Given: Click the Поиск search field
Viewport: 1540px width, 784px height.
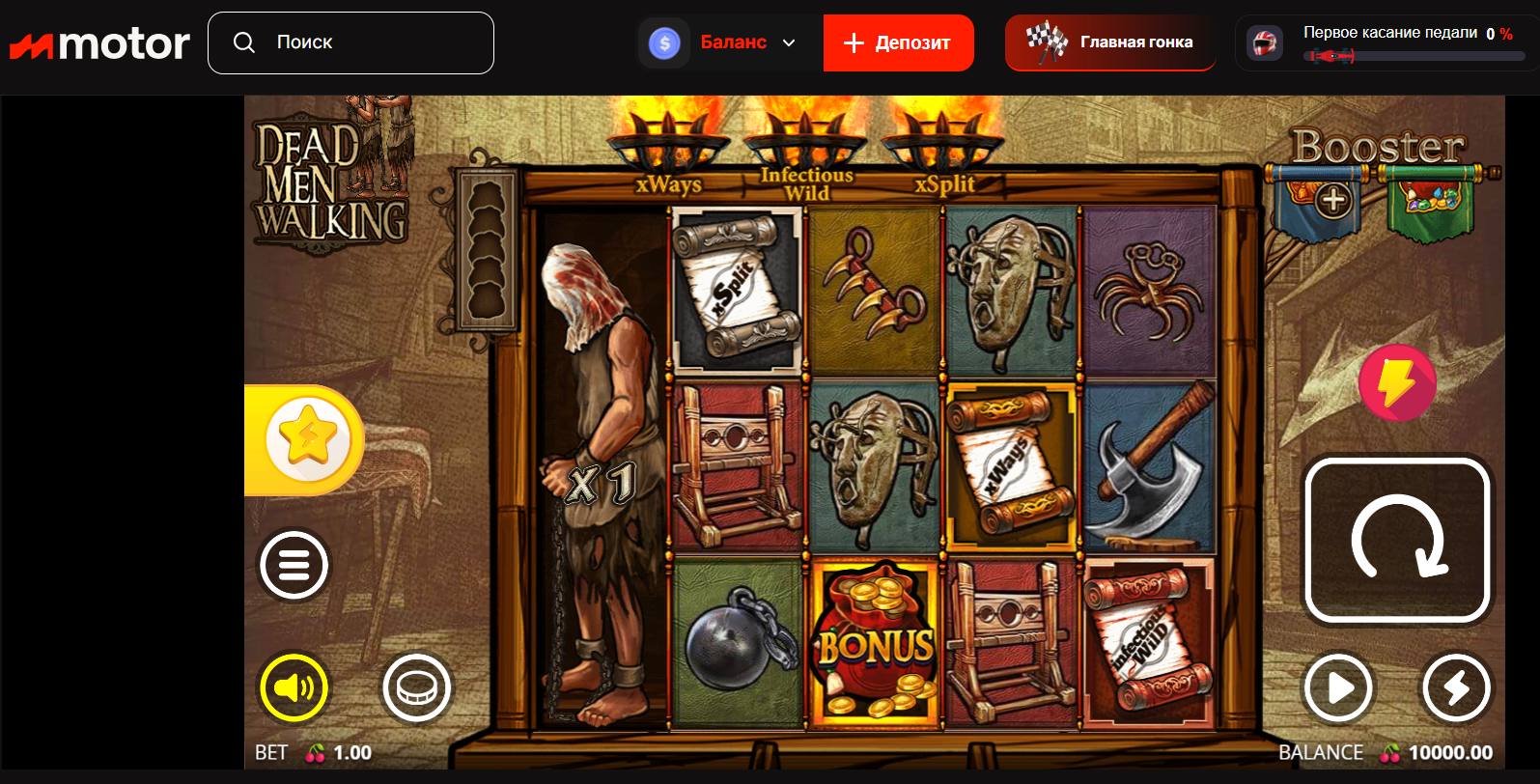Looking at the screenshot, I should (x=350, y=42).
